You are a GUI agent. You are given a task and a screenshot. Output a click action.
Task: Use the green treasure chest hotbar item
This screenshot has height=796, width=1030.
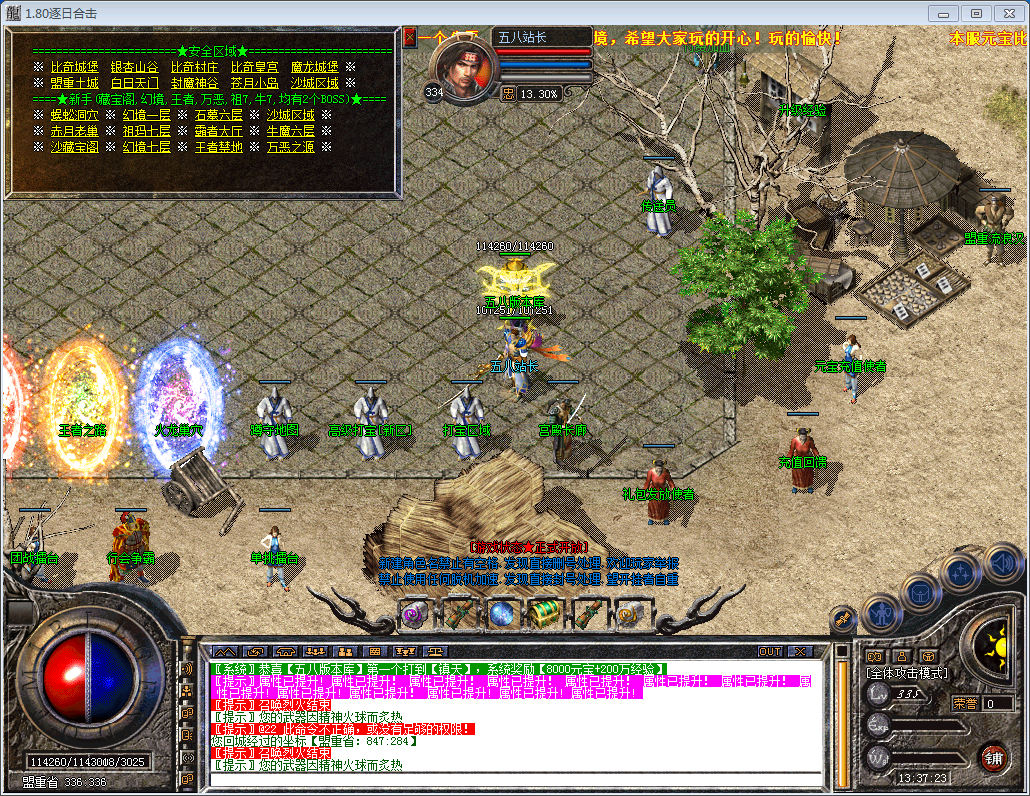544,612
